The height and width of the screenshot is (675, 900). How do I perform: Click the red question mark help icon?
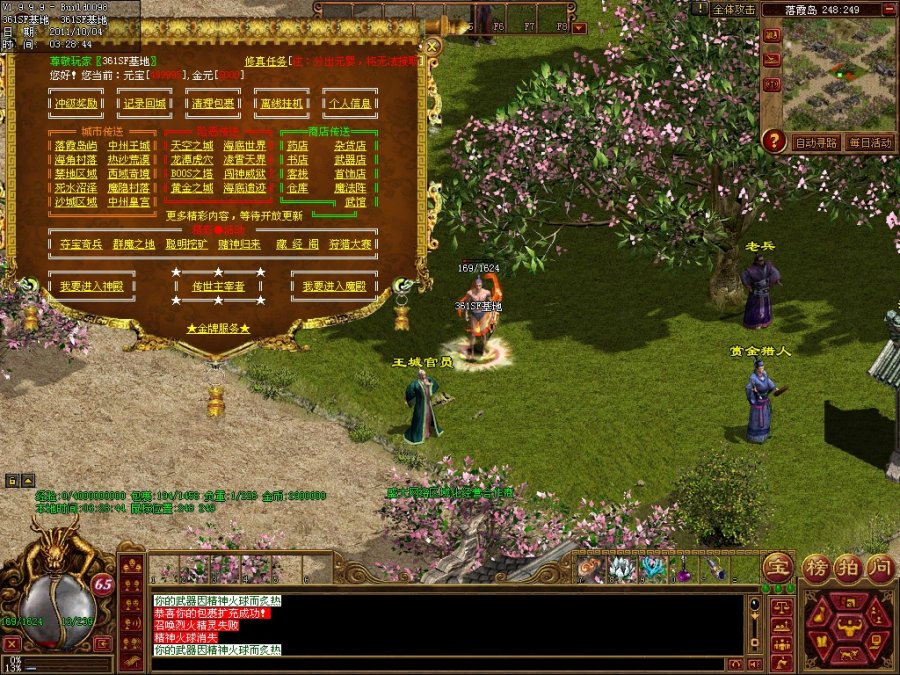773,141
